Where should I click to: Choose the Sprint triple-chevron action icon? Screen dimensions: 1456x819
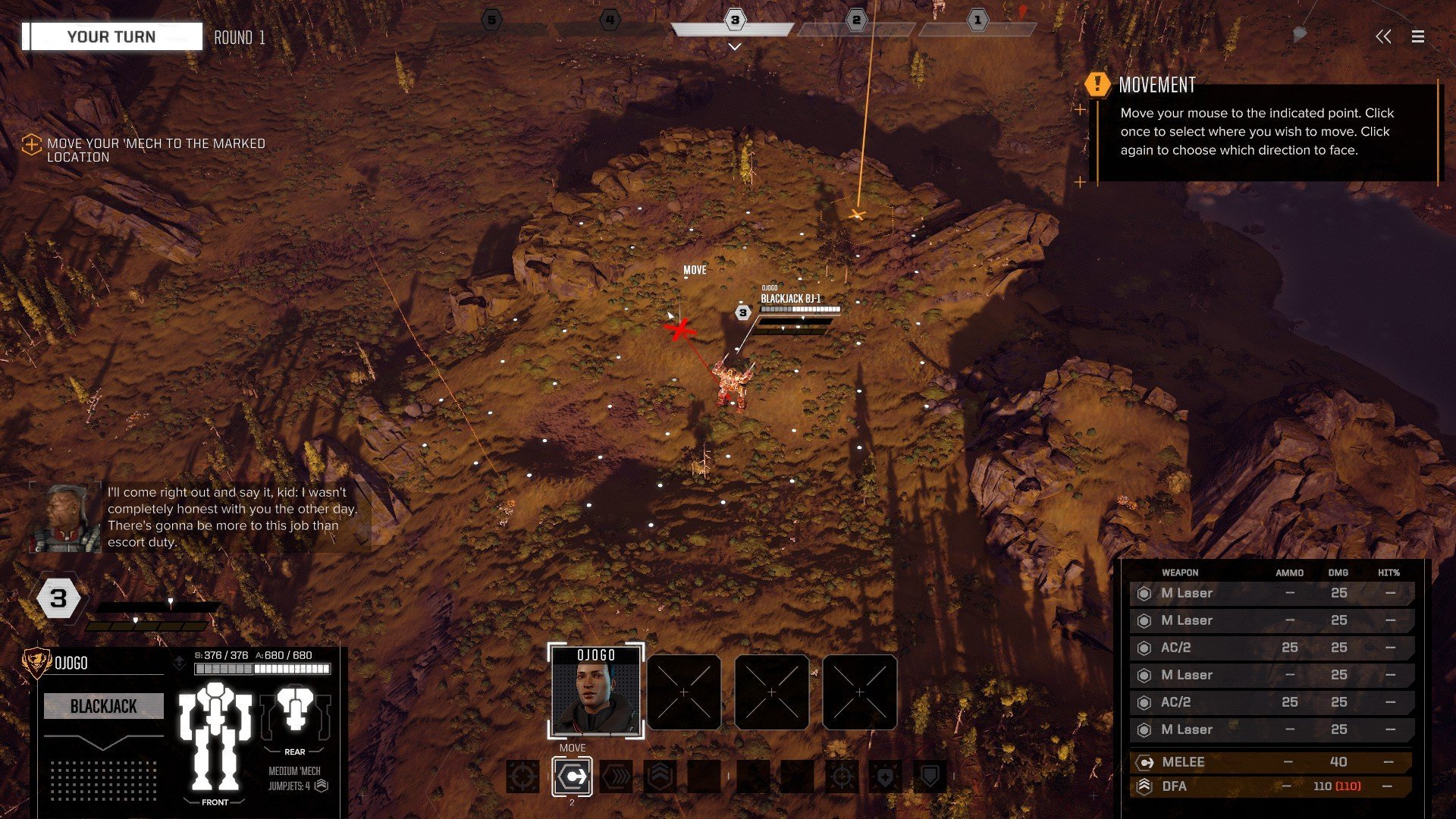pos(616,777)
